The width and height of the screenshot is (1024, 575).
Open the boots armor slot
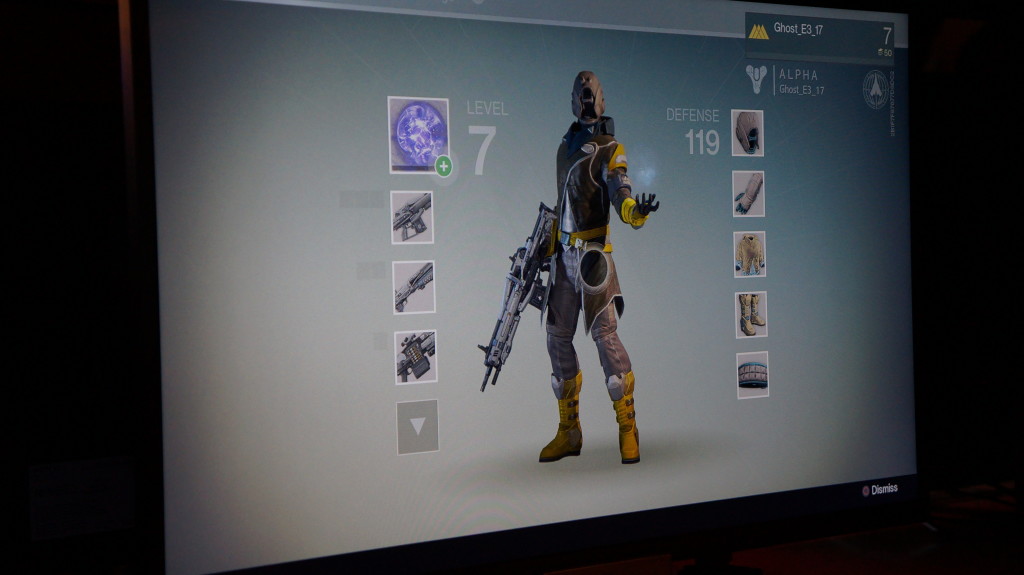(751, 314)
